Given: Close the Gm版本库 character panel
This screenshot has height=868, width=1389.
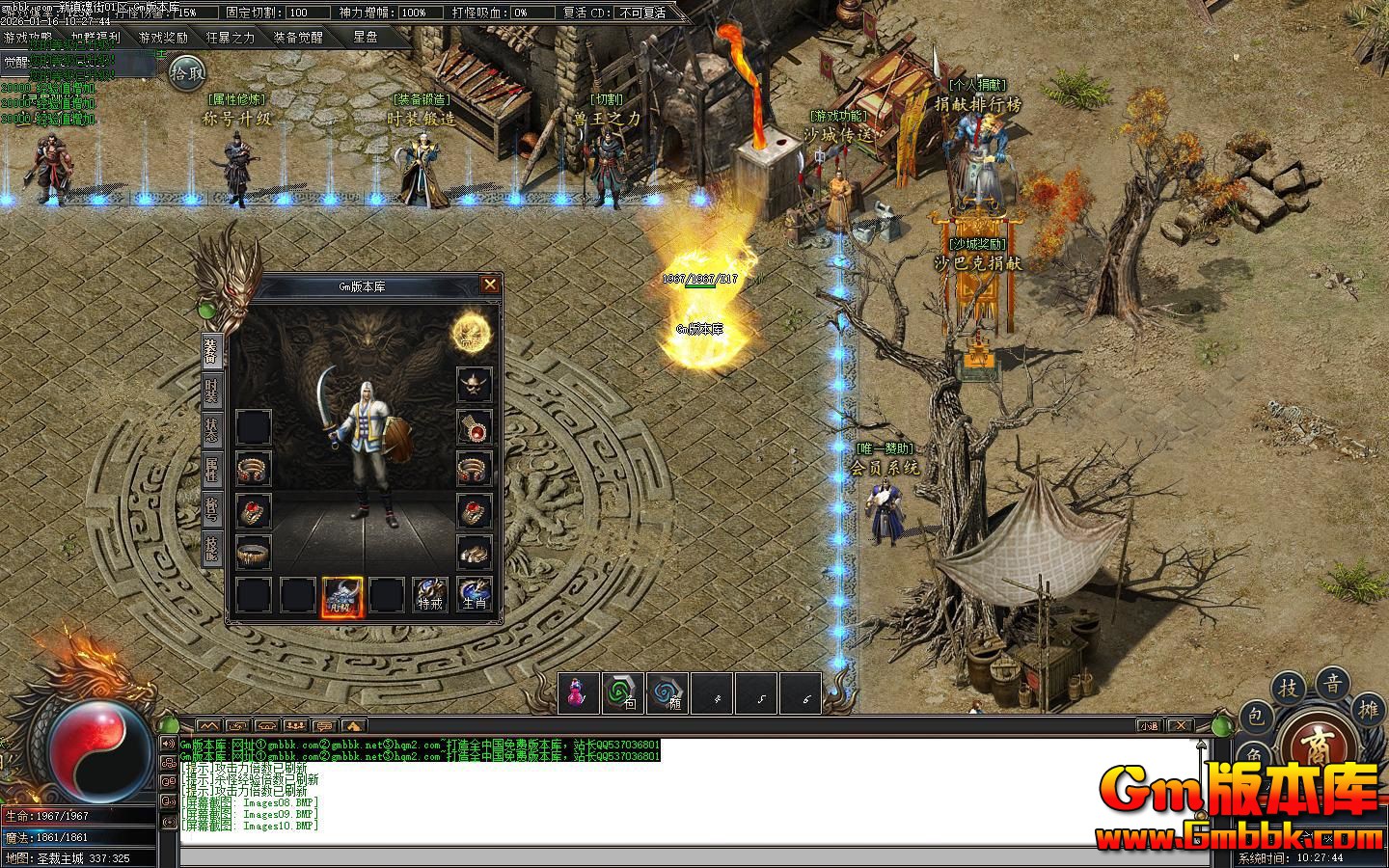Looking at the screenshot, I should (490, 284).
